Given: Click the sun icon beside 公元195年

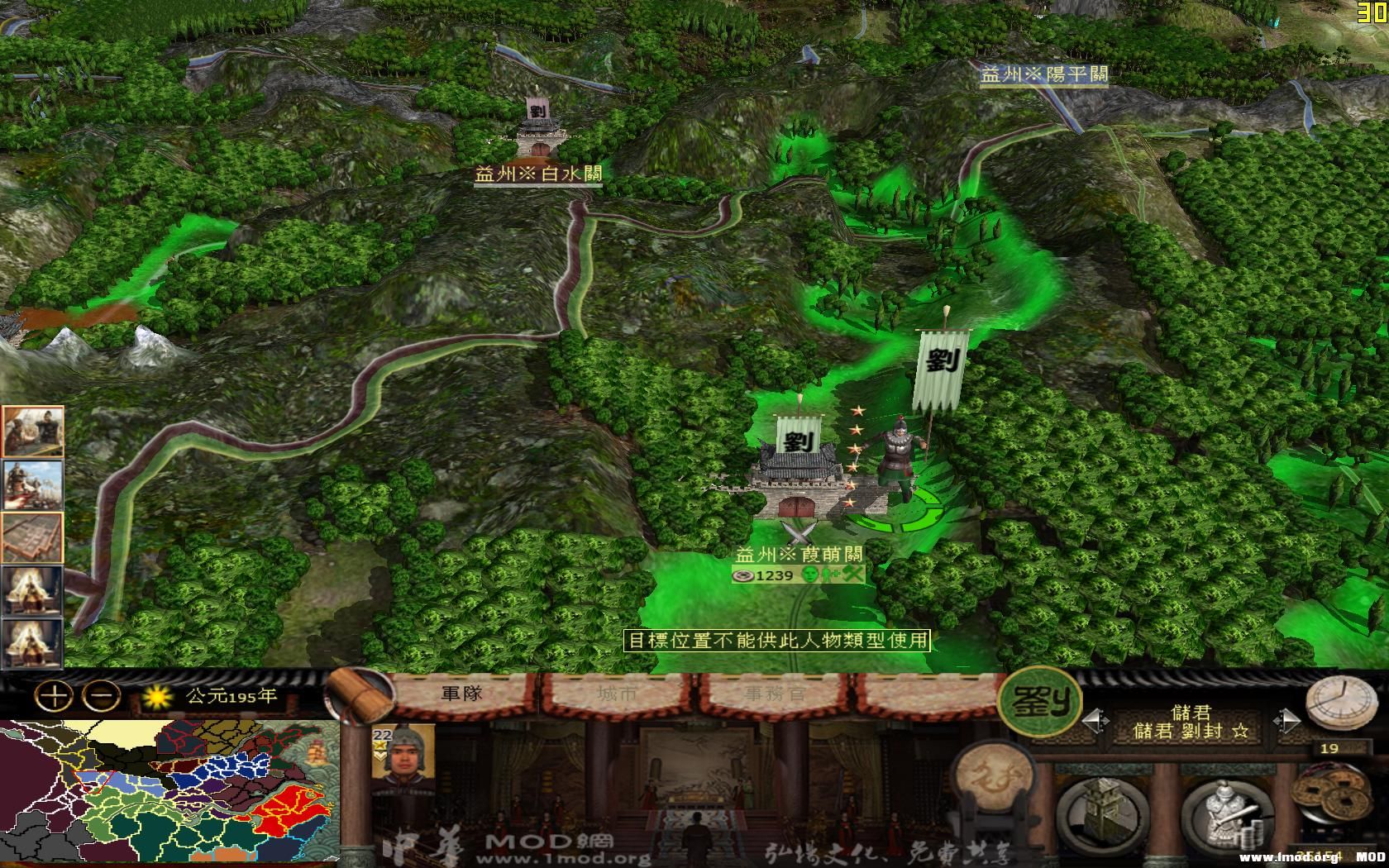Looking at the screenshot, I should click(x=155, y=698).
